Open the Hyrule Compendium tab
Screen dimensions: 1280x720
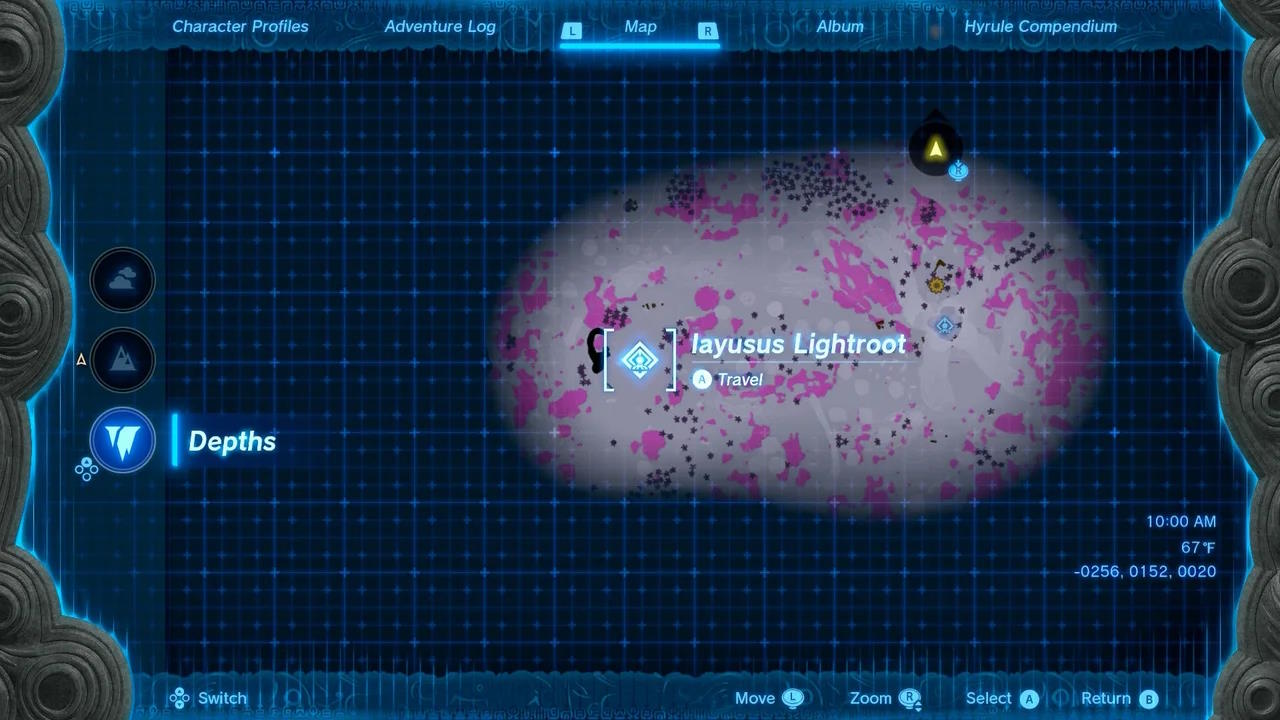[1040, 26]
